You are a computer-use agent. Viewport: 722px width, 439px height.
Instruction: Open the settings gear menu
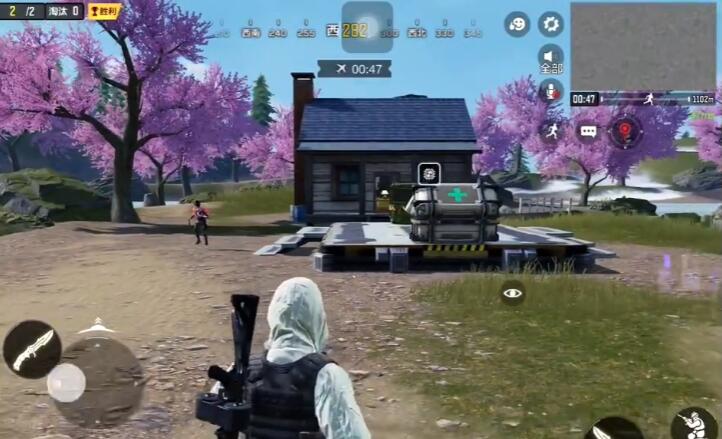click(551, 24)
